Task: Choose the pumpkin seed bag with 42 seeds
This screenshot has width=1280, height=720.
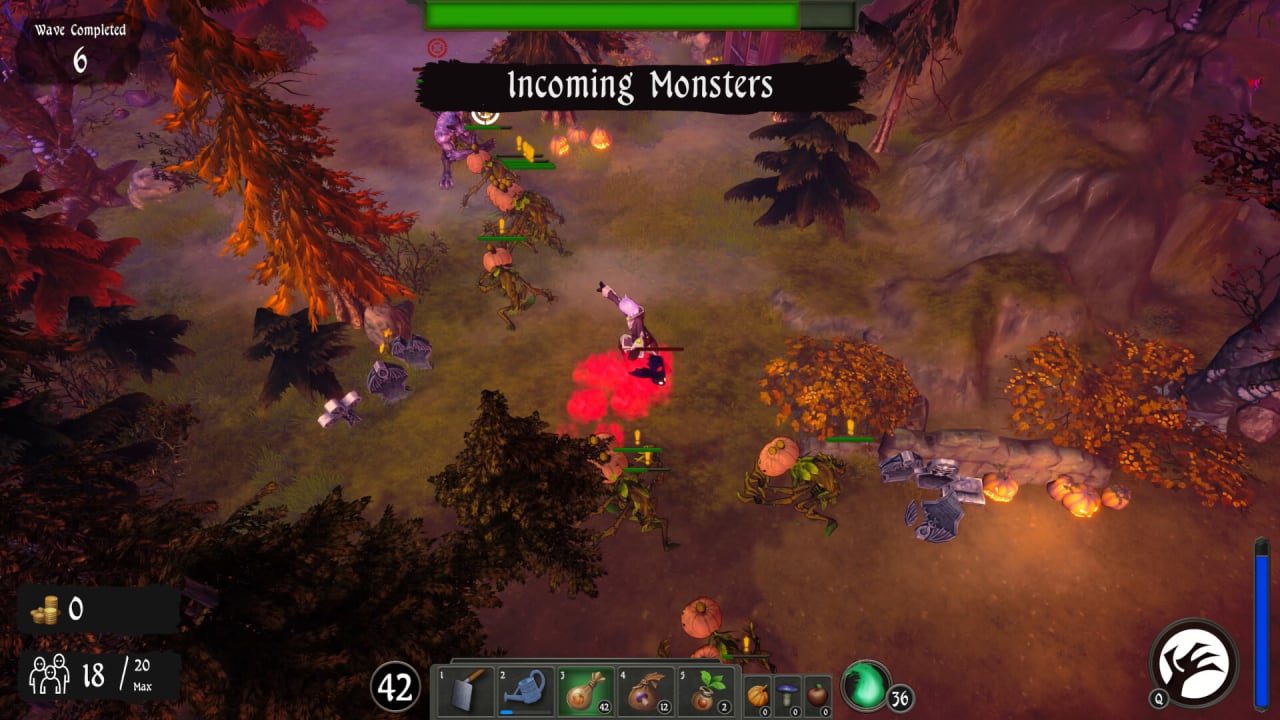Action: pos(585,691)
